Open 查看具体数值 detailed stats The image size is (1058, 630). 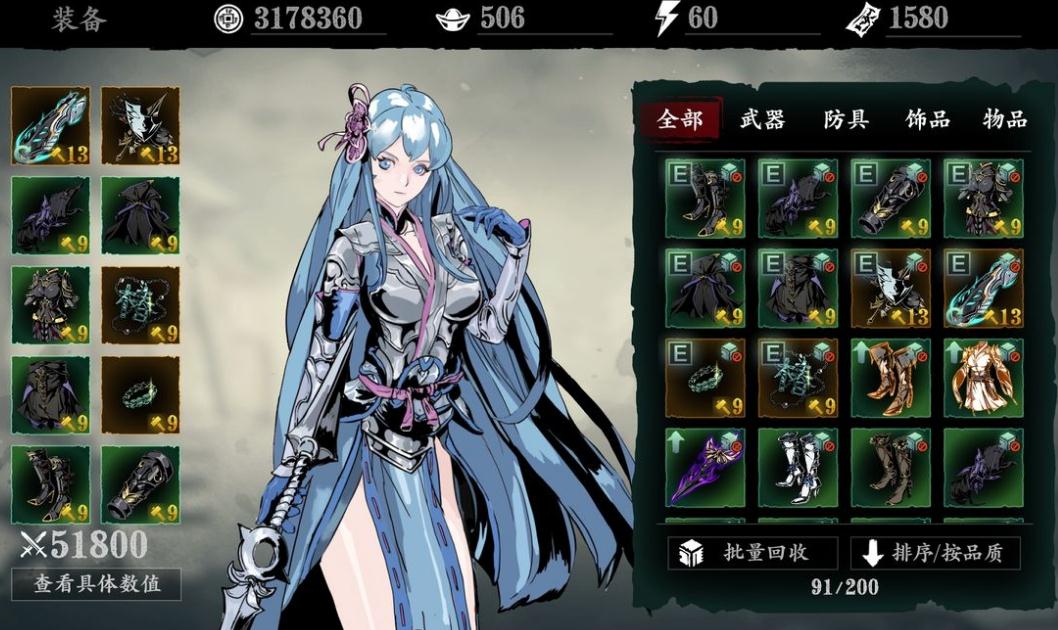click(x=96, y=584)
